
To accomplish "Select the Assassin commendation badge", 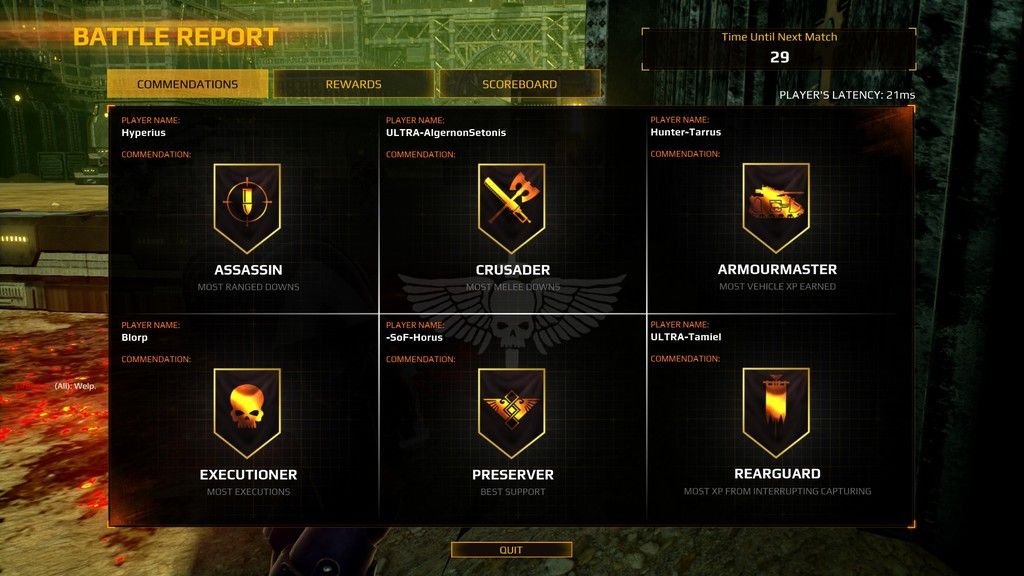I will (x=247, y=208).
